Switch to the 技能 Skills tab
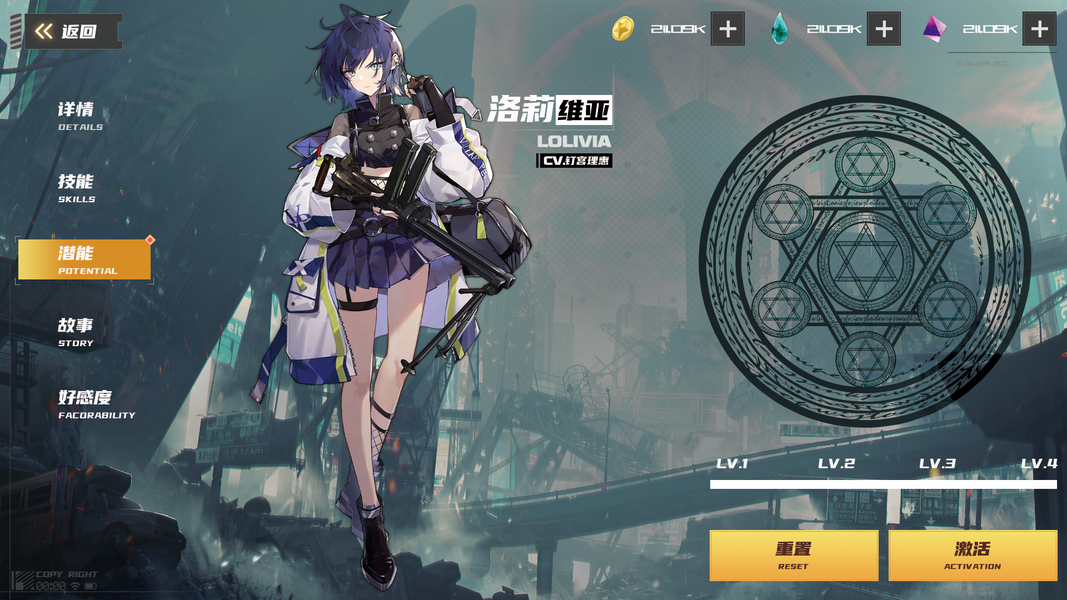Viewport: 1067px width, 600px height. pyautogui.click(x=77, y=187)
